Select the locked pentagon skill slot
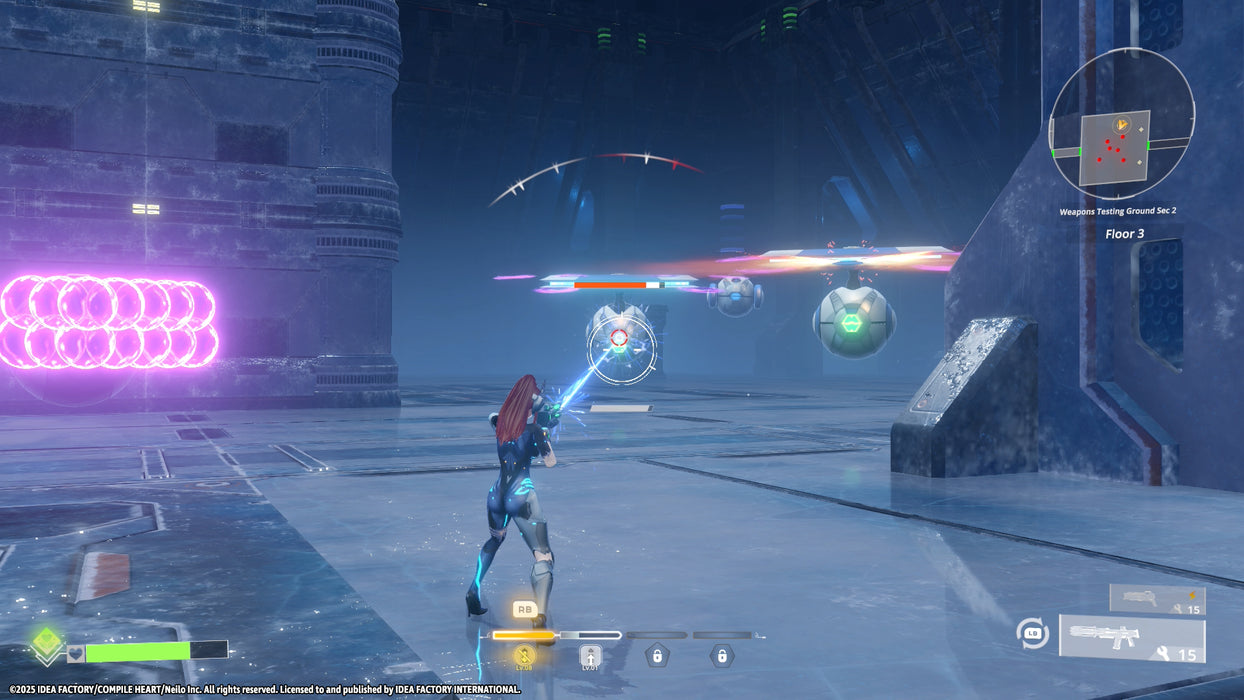 [x=657, y=656]
